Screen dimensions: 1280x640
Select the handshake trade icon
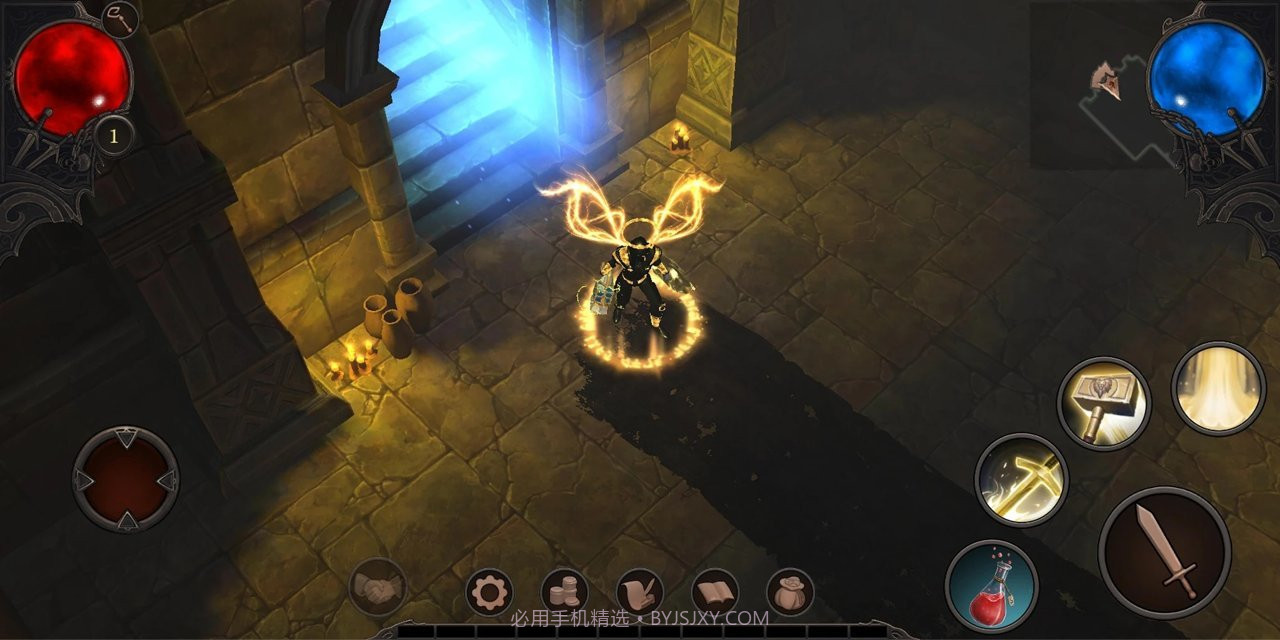coord(378,587)
